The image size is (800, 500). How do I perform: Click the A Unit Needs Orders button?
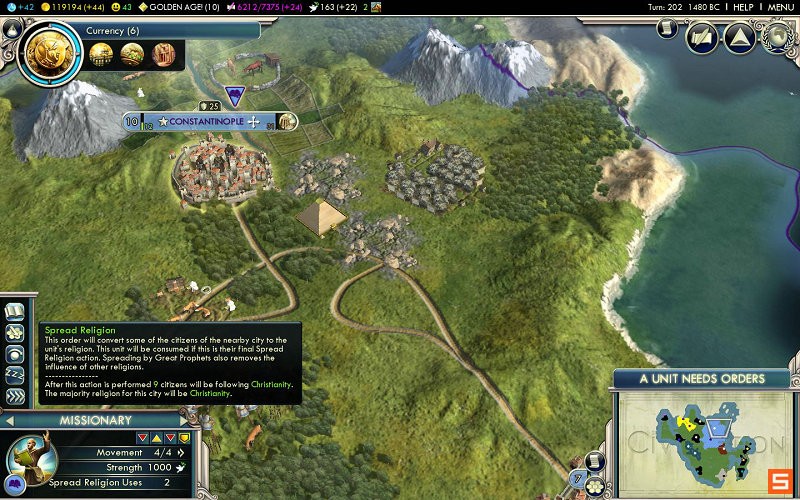[702, 379]
